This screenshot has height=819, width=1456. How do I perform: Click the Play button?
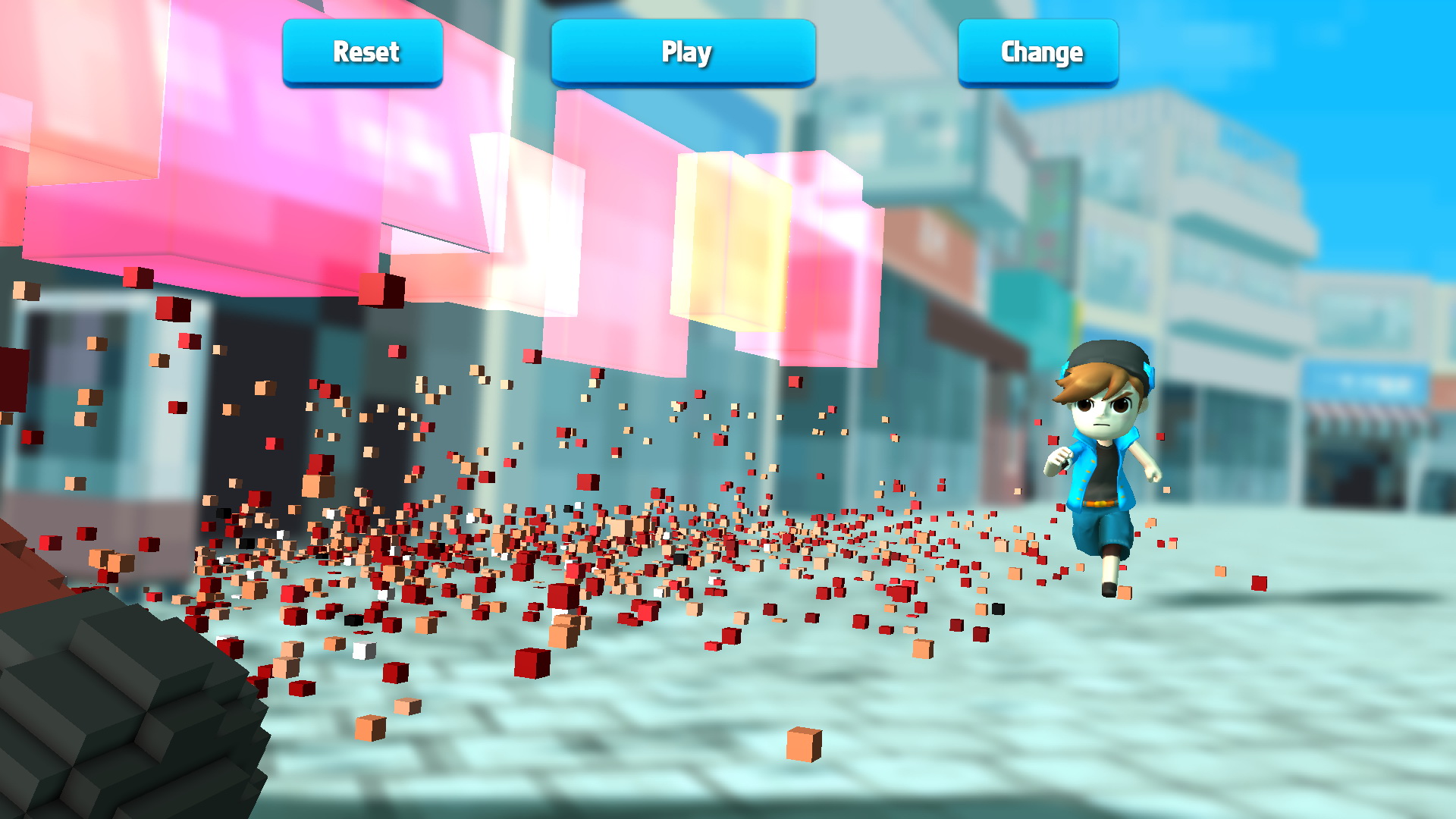683,52
